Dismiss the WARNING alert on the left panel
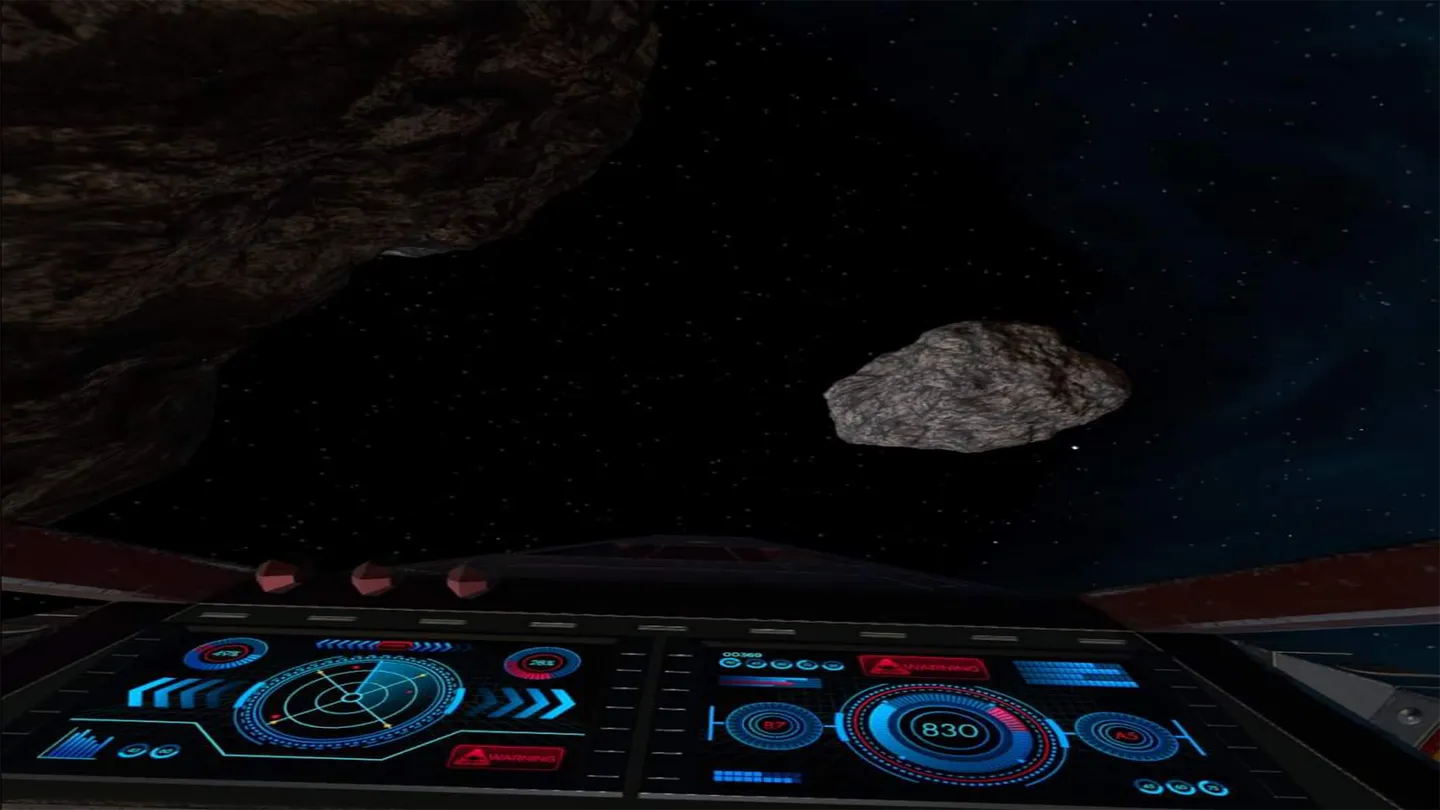This screenshot has width=1440, height=810. pos(507,758)
